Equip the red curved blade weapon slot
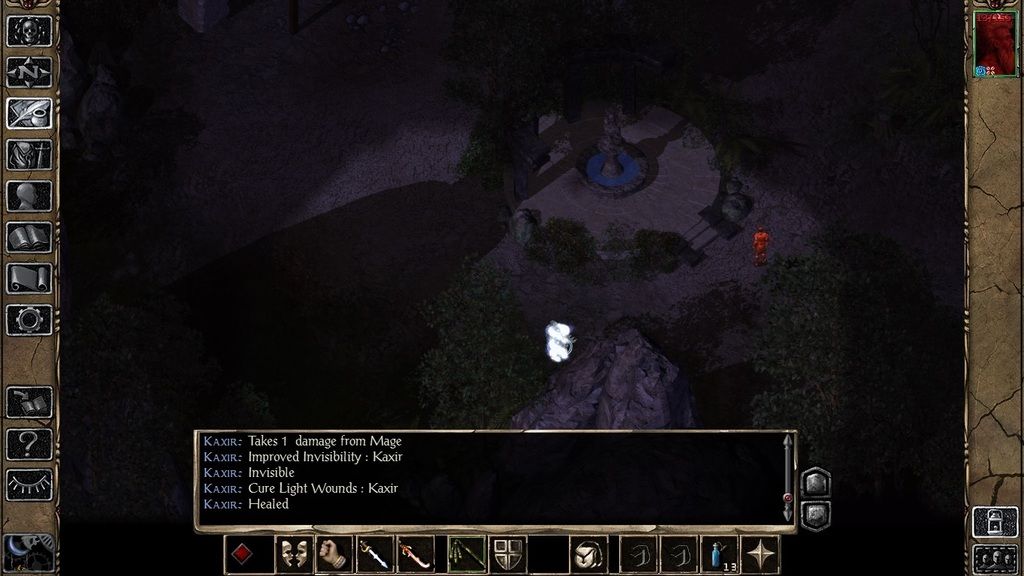 coord(415,554)
